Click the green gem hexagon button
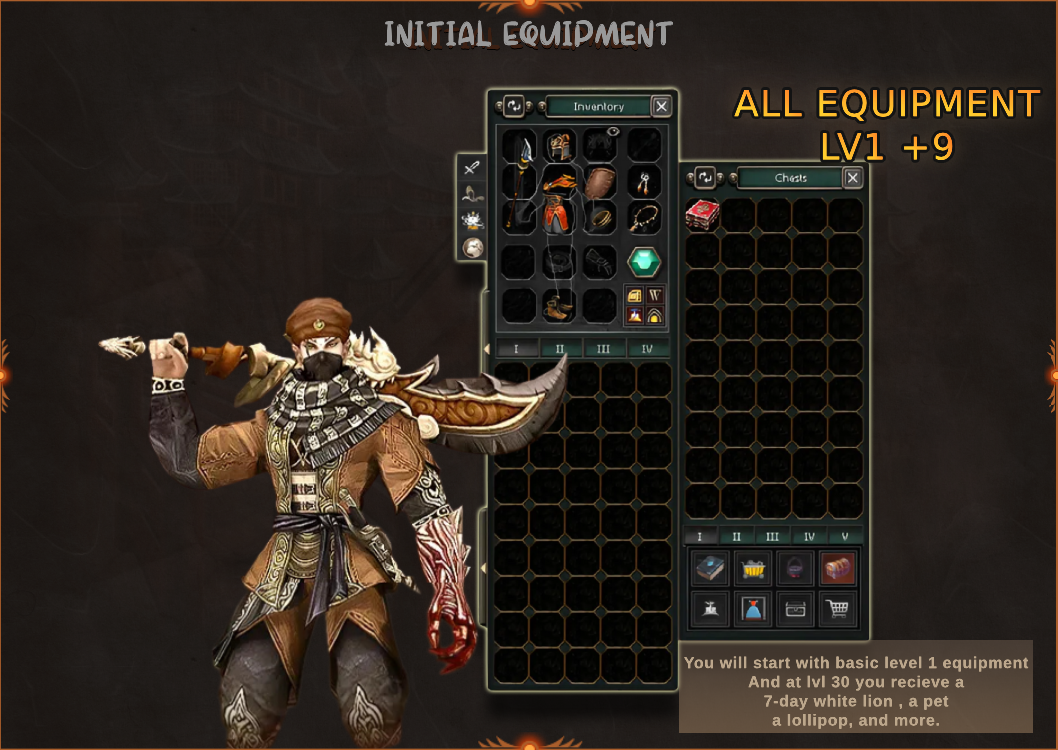Screen dimensions: 1058x750 [x=644, y=262]
